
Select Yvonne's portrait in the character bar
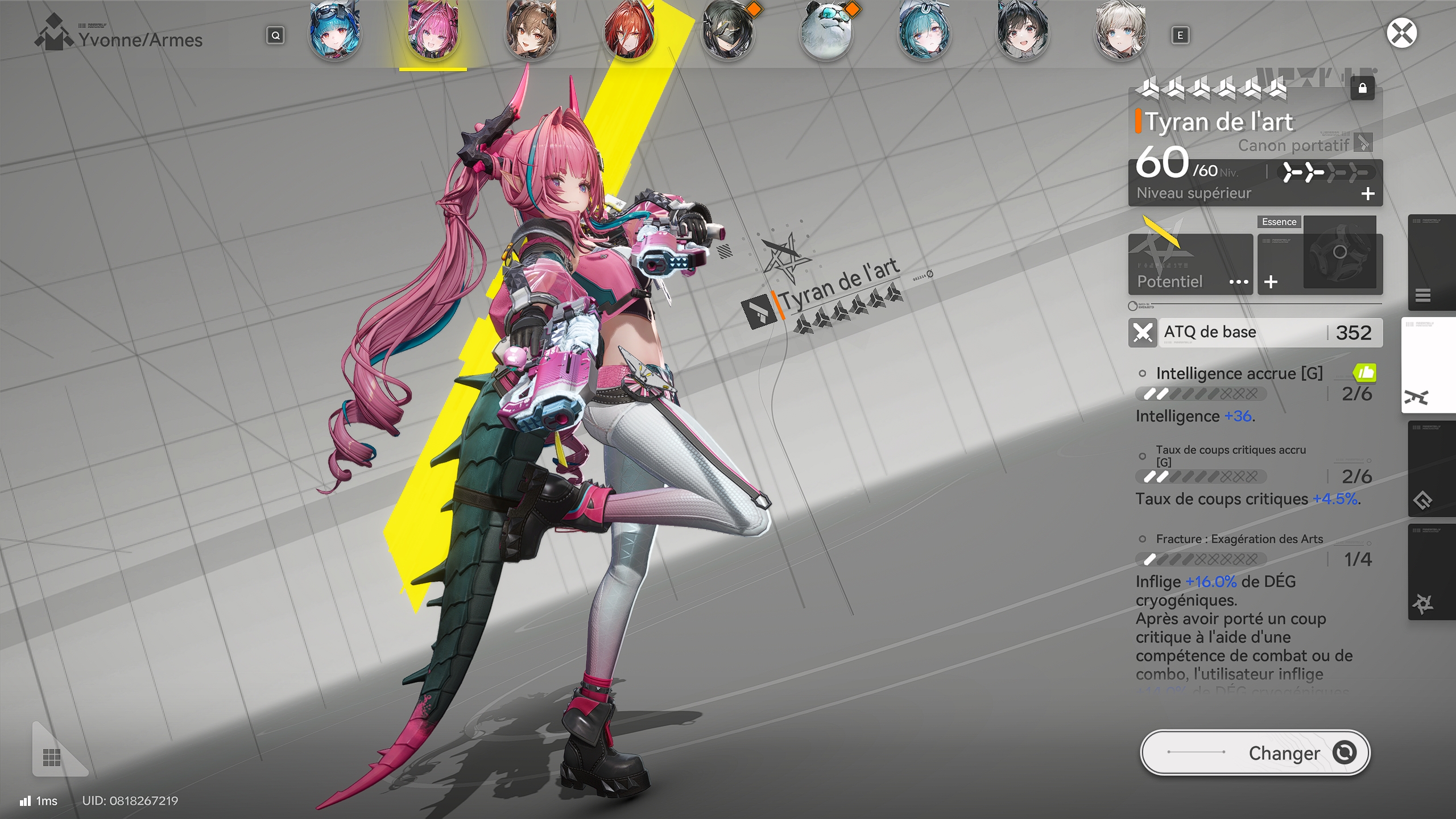click(432, 31)
